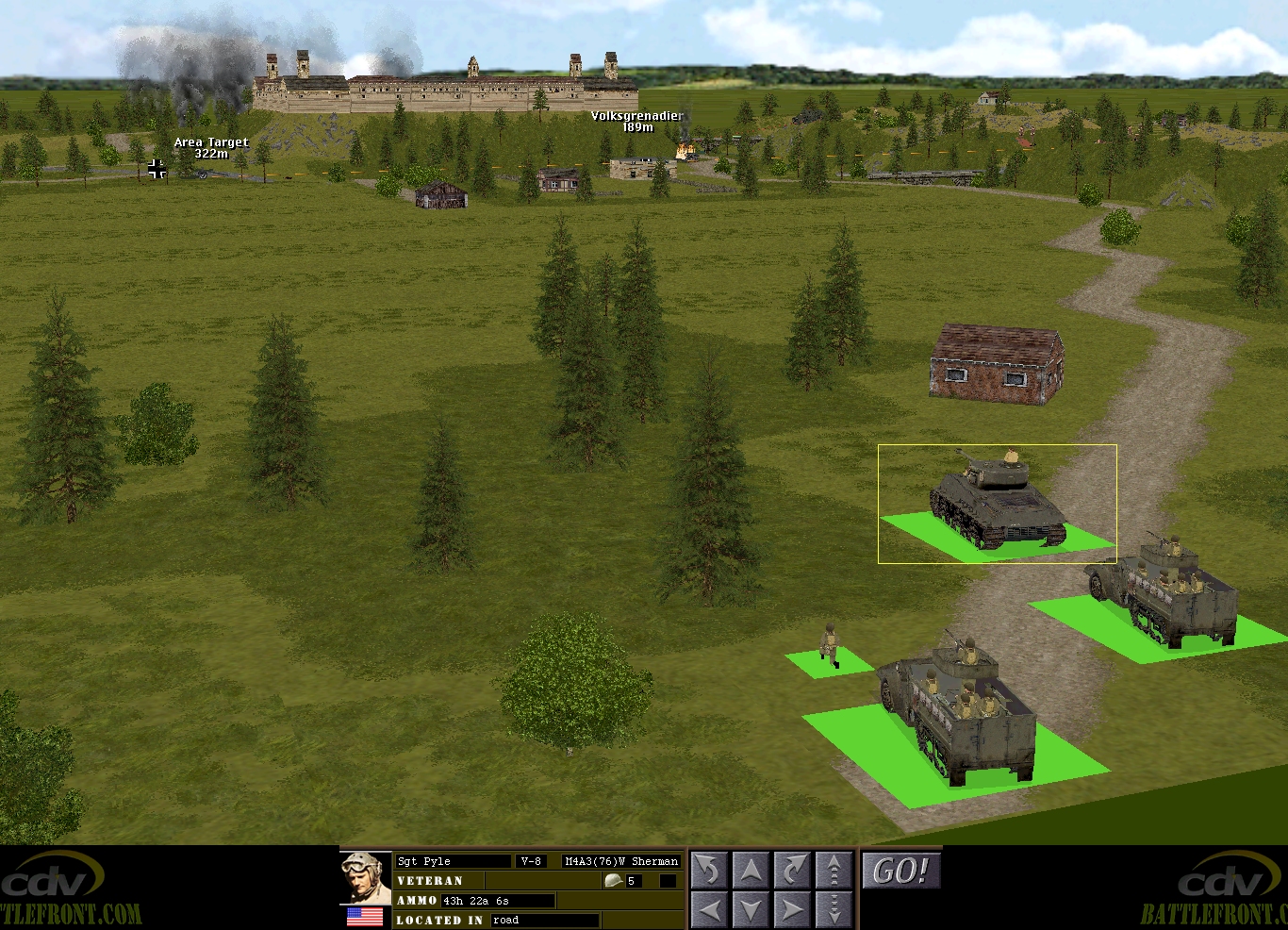
Task: Rotate camera right with curved arrow button
Action: pyautogui.click(x=792, y=870)
